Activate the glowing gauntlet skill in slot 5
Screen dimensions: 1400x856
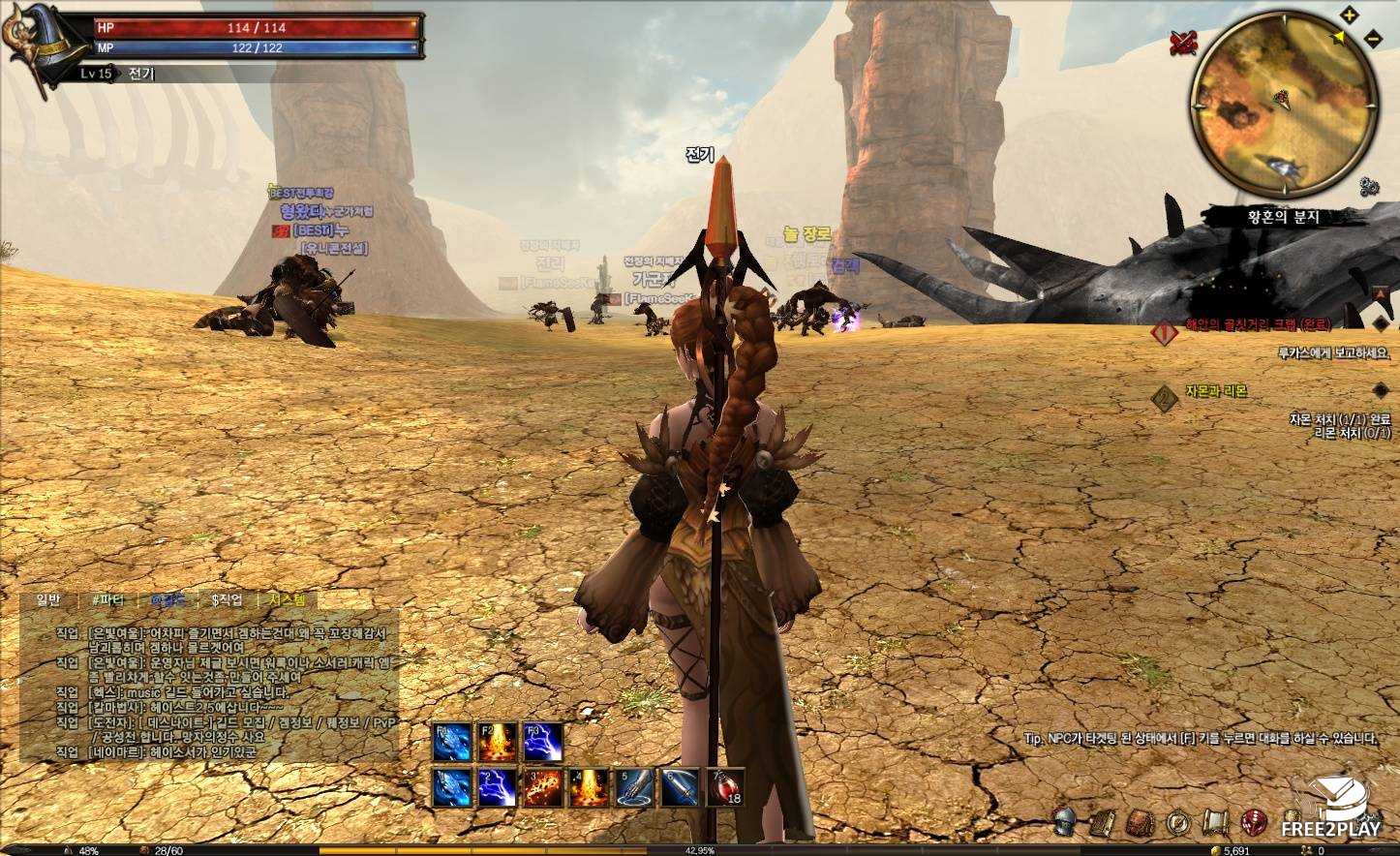pyautogui.click(x=635, y=788)
